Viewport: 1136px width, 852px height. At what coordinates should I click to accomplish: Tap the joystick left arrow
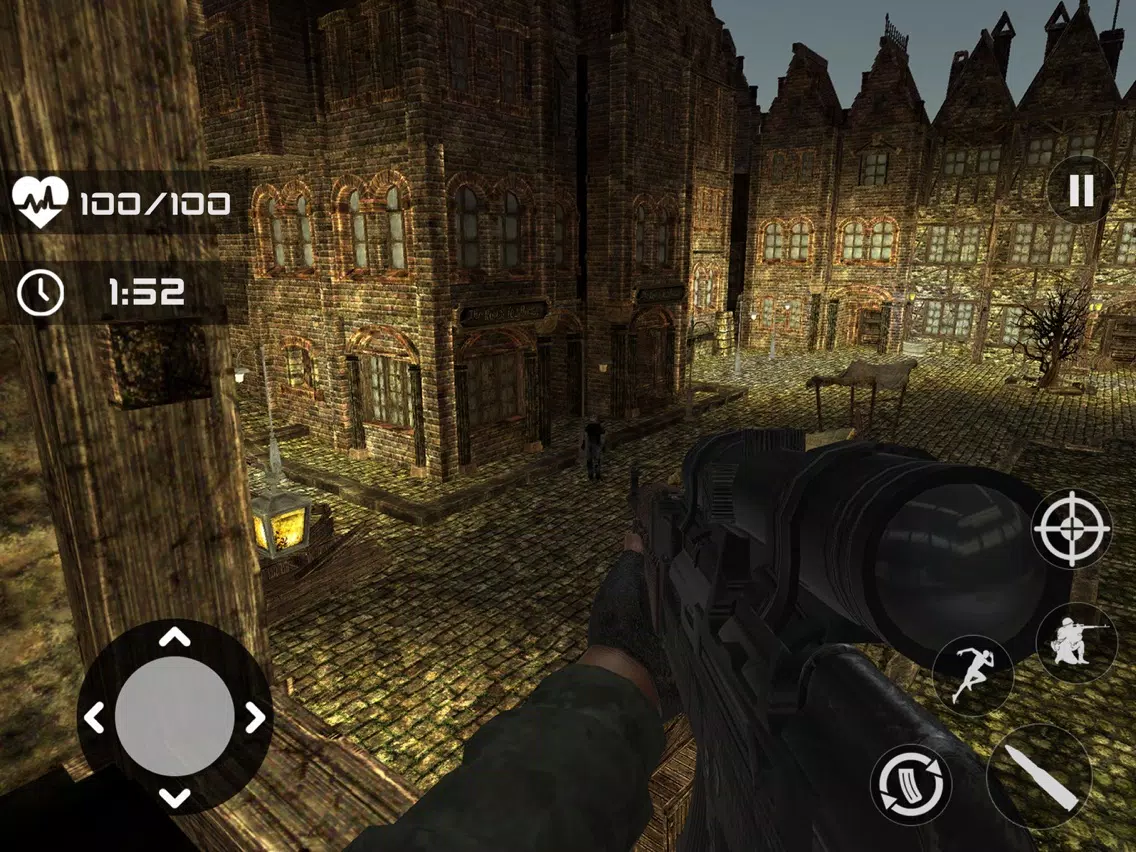(95, 717)
